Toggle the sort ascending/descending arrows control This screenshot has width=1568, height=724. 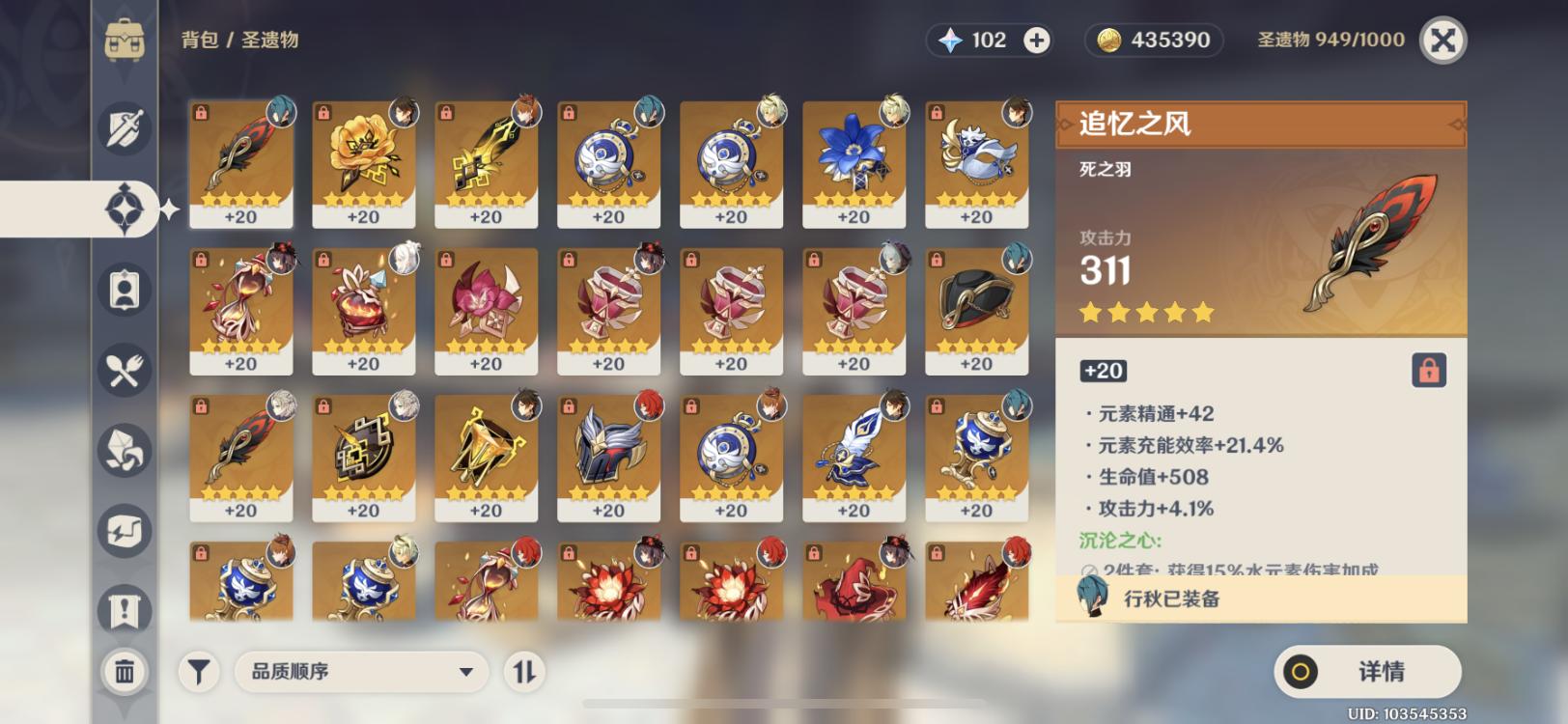[x=521, y=671]
